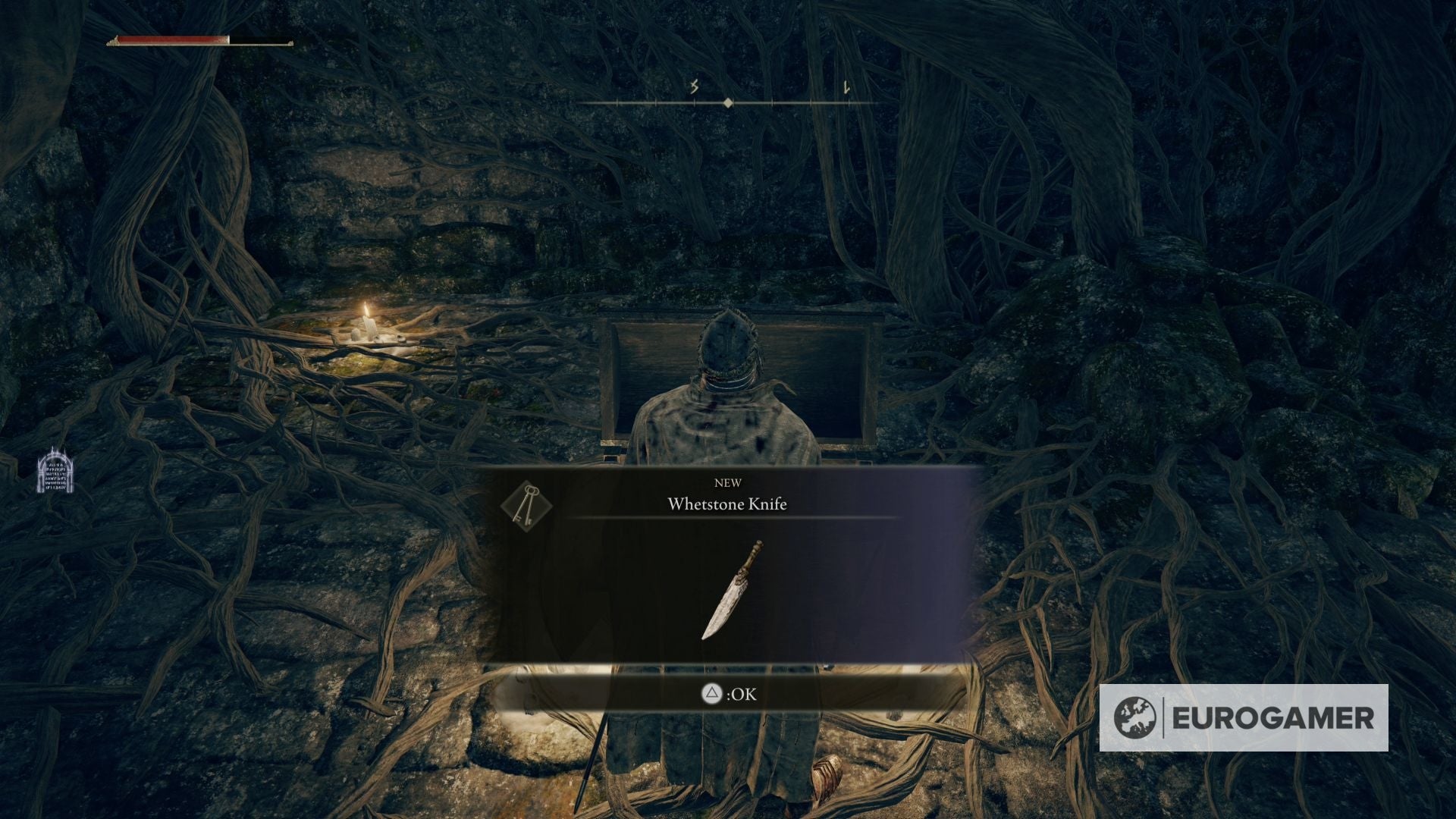
Task: Click the Whetstone Knife item name
Action: click(727, 504)
